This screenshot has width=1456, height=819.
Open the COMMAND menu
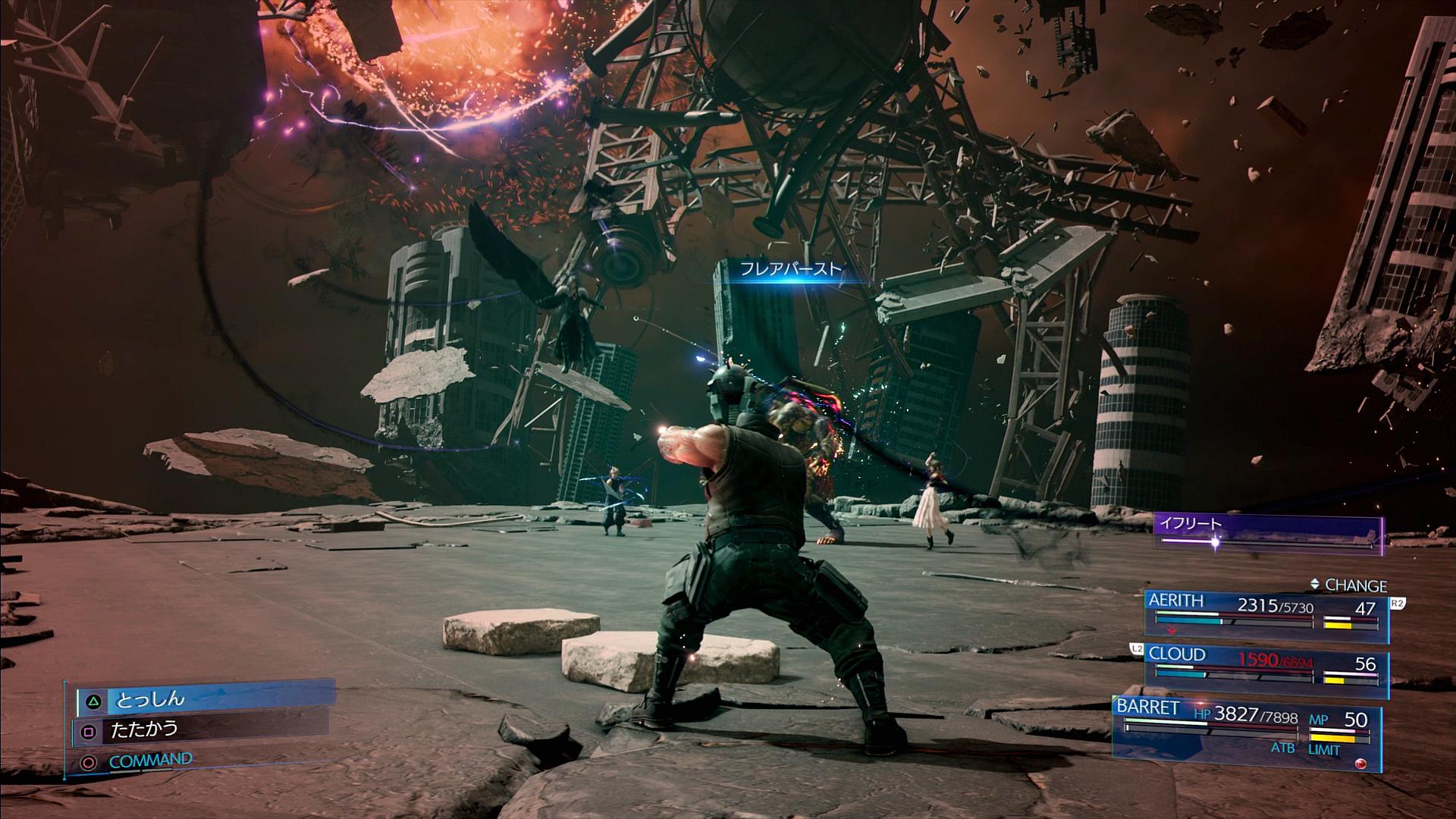(150, 760)
